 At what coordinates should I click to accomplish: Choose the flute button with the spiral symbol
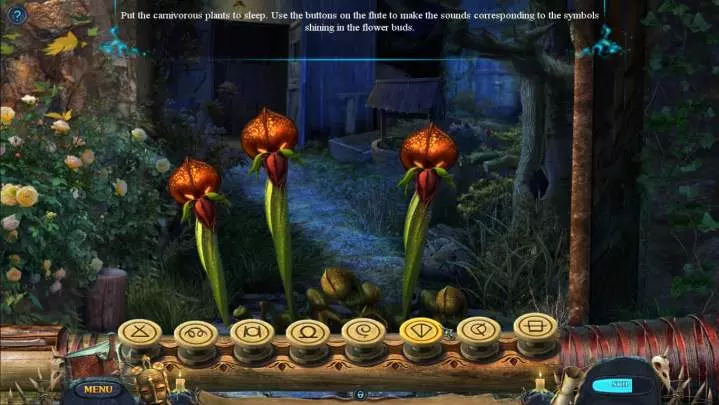(x=362, y=330)
